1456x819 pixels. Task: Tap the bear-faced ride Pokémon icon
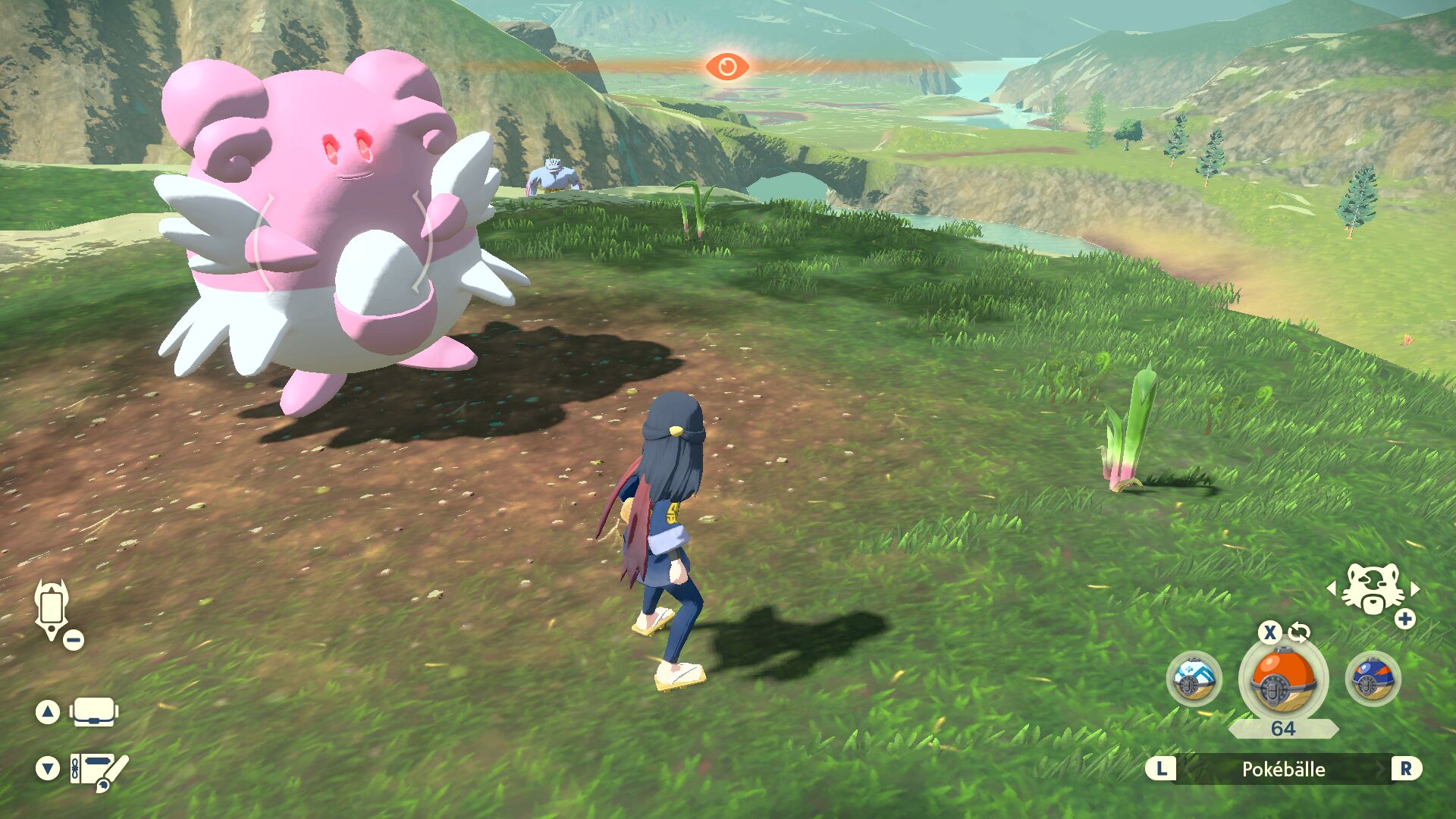[x=1372, y=589]
